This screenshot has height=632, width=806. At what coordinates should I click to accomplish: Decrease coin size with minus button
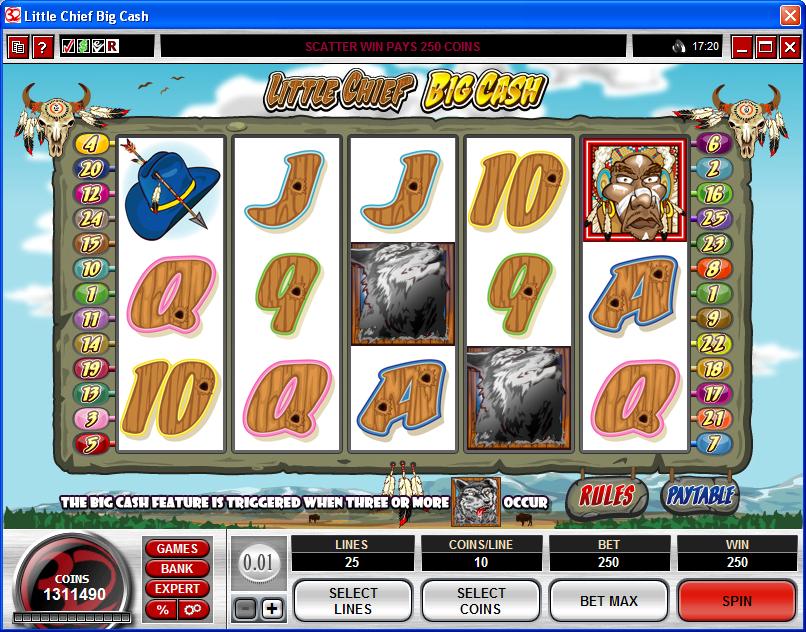[245, 608]
